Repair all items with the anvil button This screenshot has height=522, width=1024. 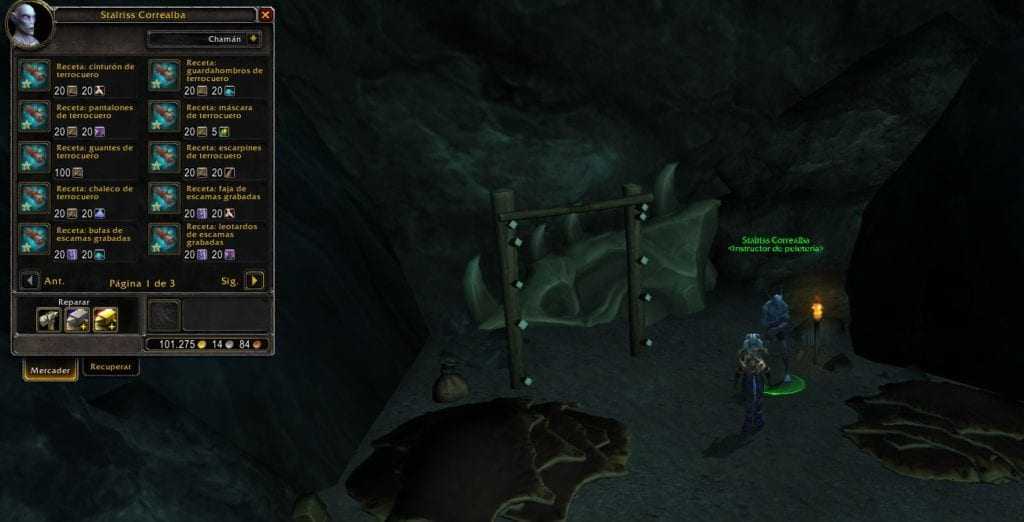tap(77, 319)
